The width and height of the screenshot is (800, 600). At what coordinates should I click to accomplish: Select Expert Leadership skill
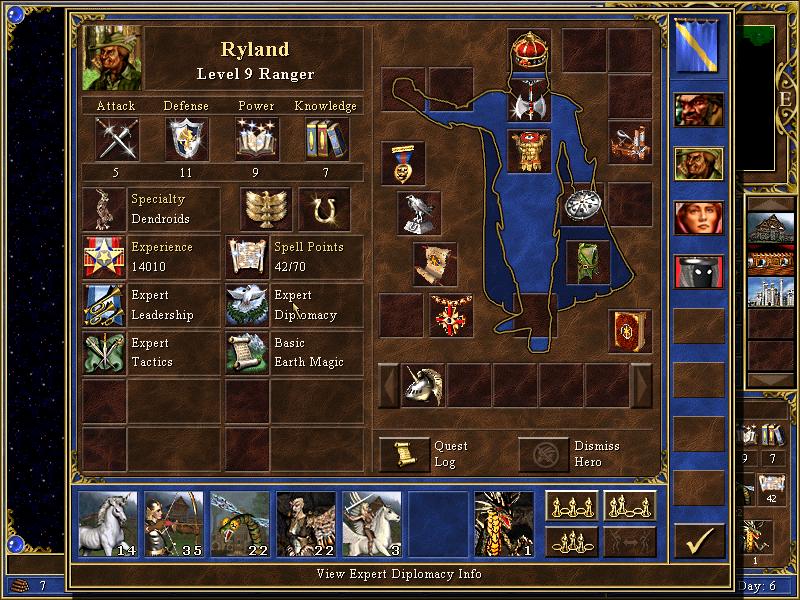click(104, 305)
